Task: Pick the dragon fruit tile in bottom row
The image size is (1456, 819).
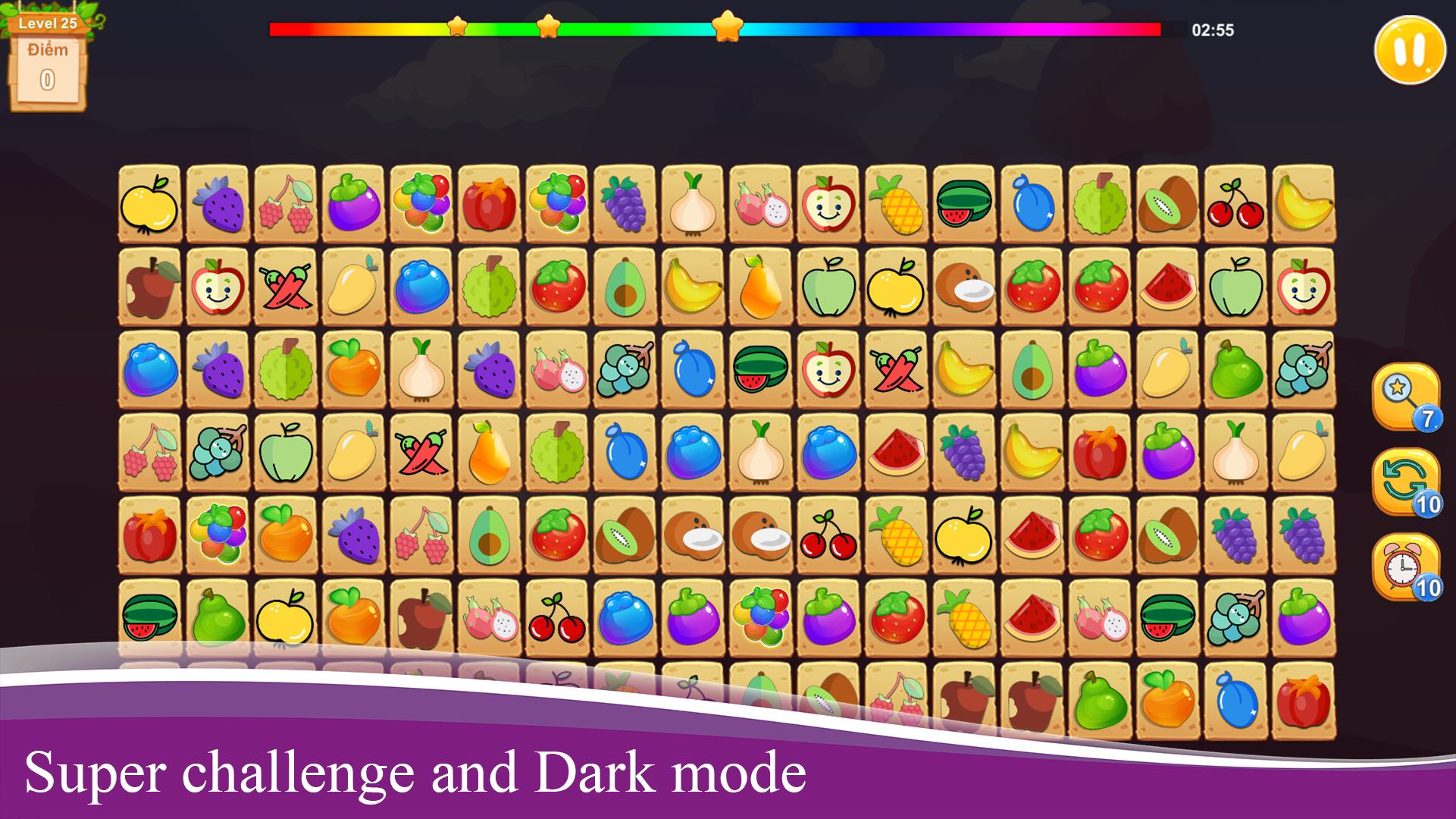Action: coord(490,618)
